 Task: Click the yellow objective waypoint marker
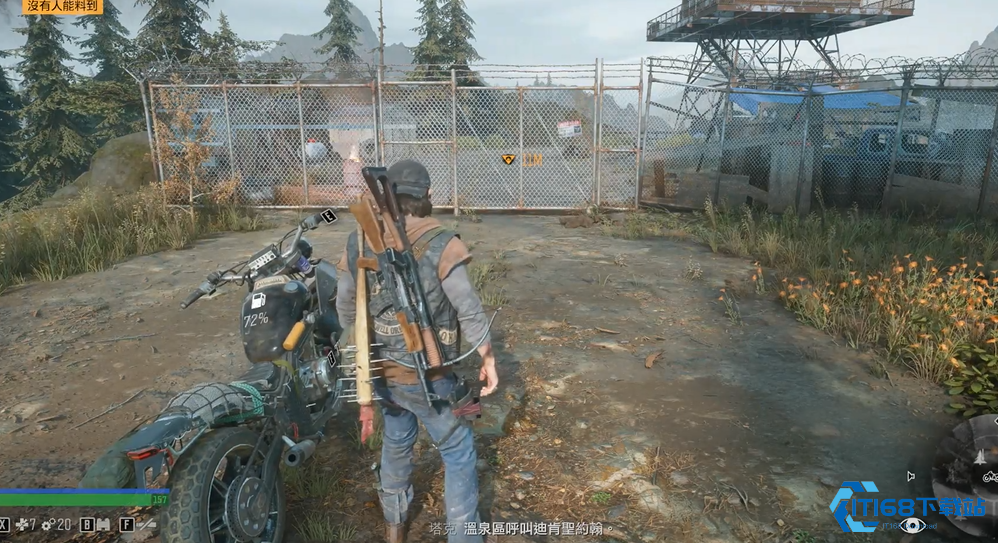pyautogui.click(x=508, y=159)
